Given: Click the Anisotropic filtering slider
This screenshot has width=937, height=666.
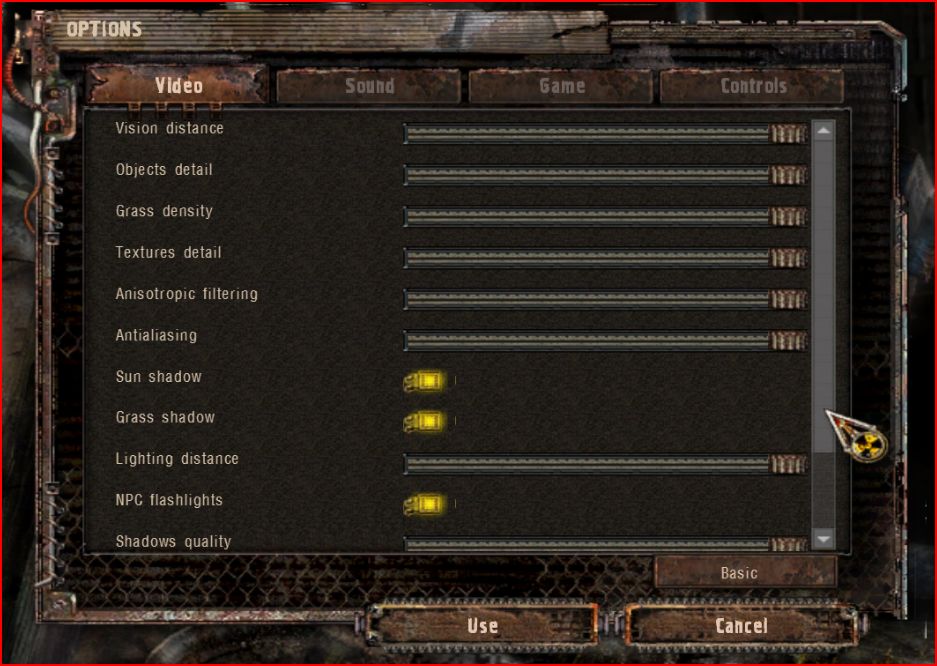Looking at the screenshot, I should pos(604,299).
